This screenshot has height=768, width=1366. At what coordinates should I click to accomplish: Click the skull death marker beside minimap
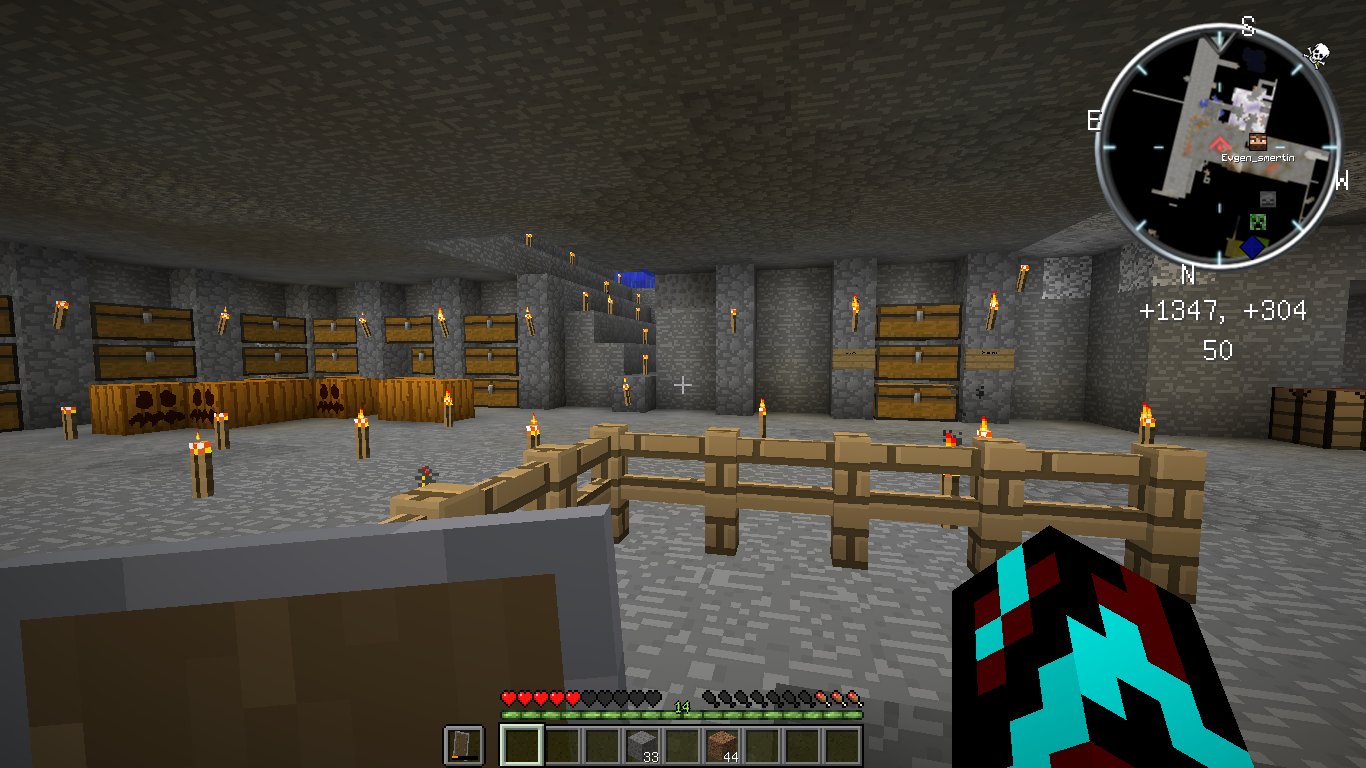tap(1317, 54)
